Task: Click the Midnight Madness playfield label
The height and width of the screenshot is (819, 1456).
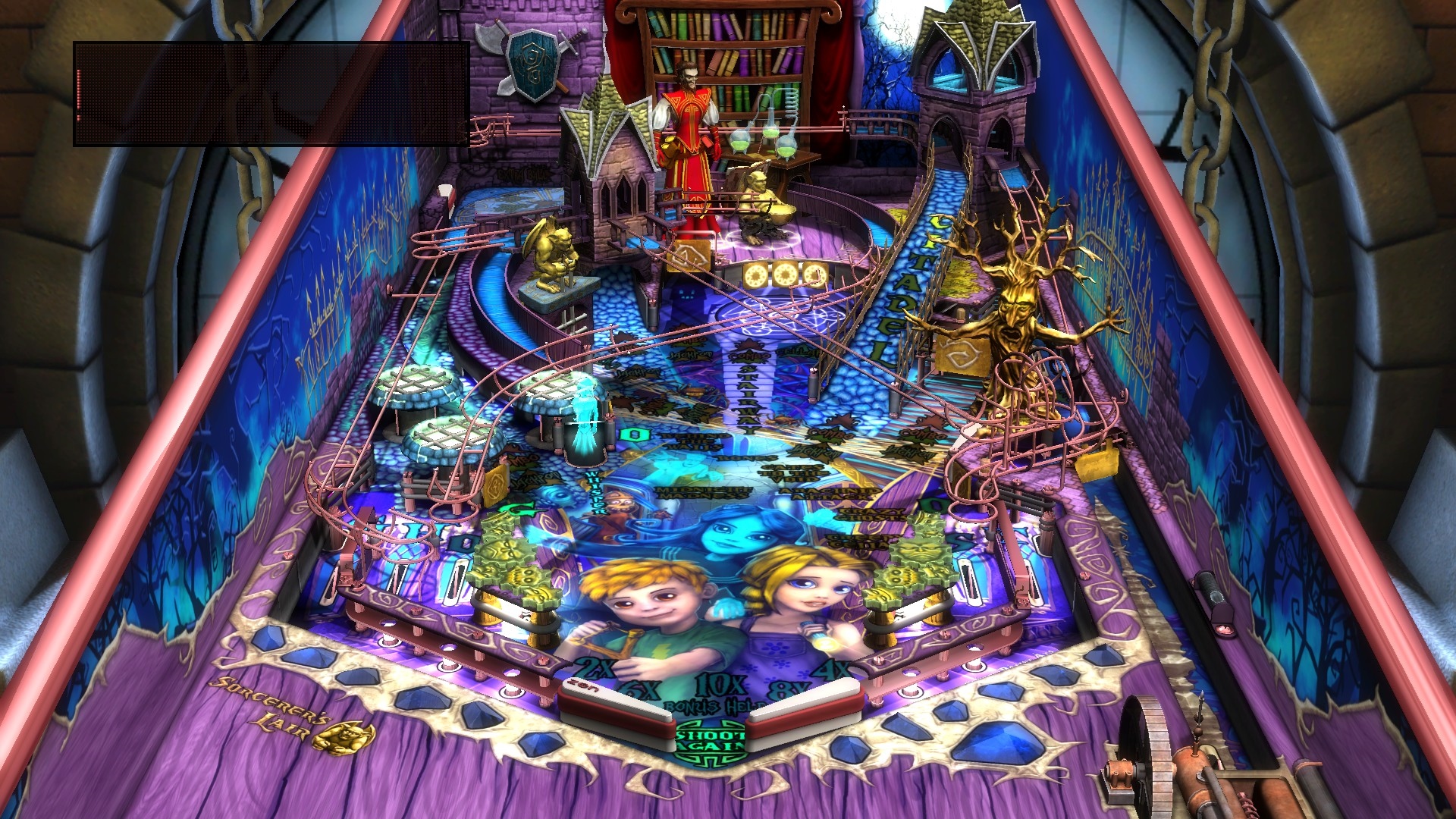Action: [x=703, y=493]
